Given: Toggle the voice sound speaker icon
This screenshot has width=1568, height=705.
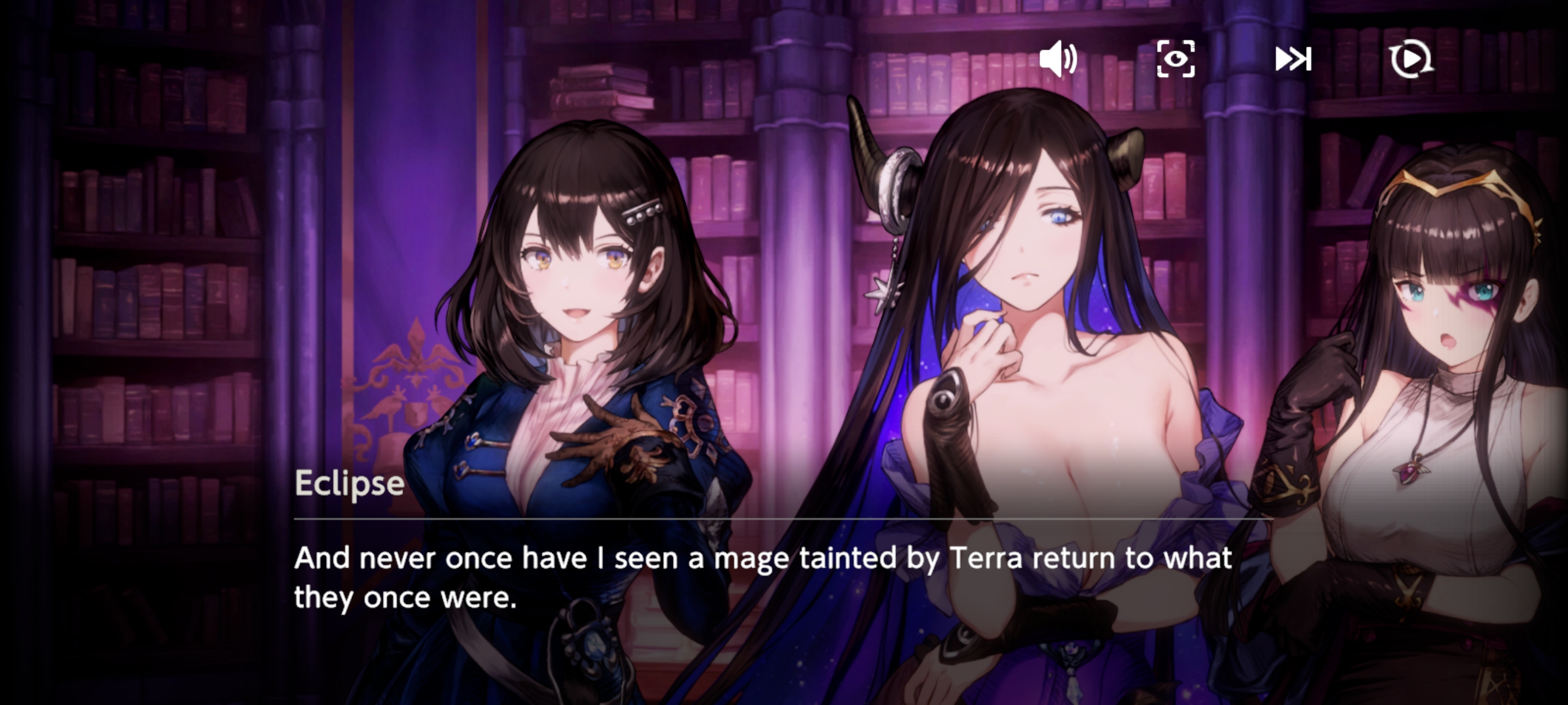Looking at the screenshot, I should [1058, 60].
